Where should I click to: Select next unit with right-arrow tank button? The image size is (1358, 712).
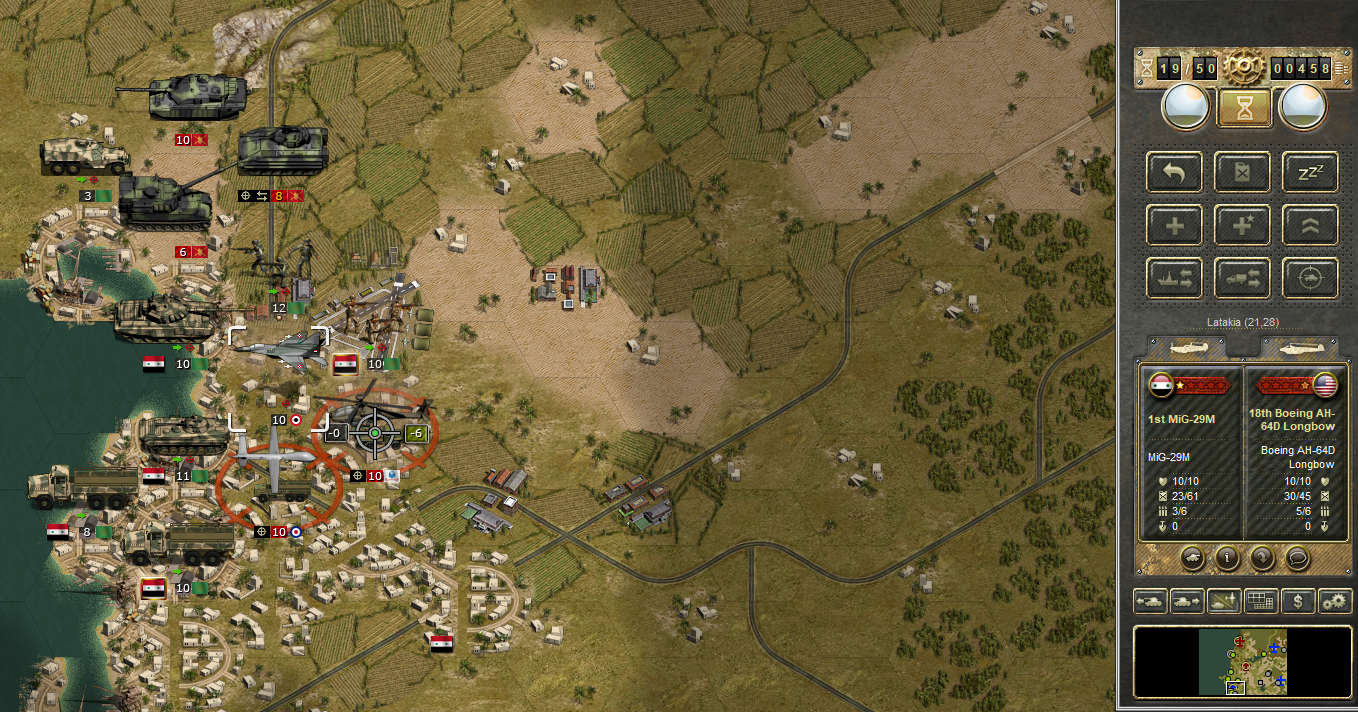(x=1187, y=601)
